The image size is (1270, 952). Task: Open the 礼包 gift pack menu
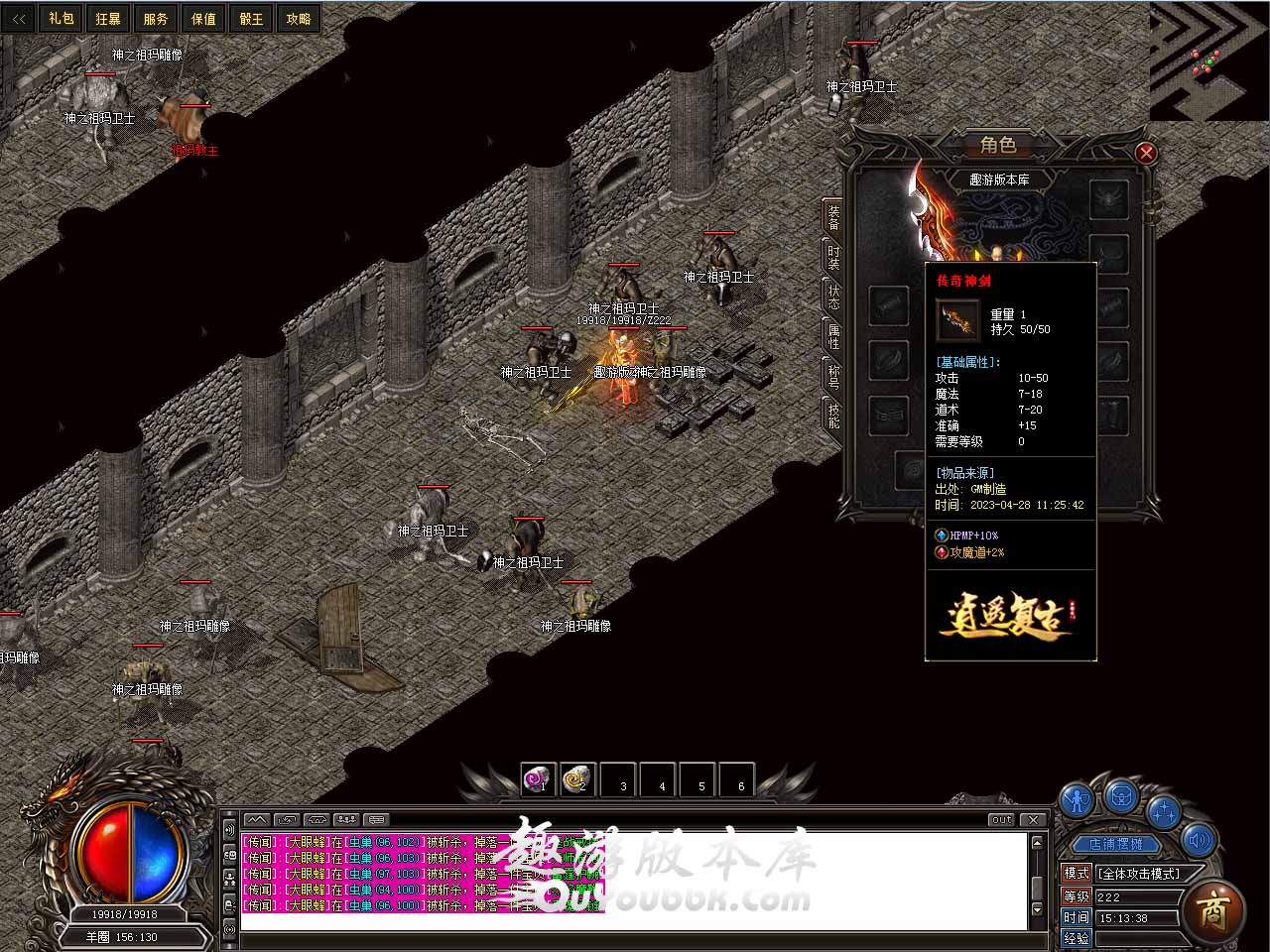pyautogui.click(x=62, y=18)
